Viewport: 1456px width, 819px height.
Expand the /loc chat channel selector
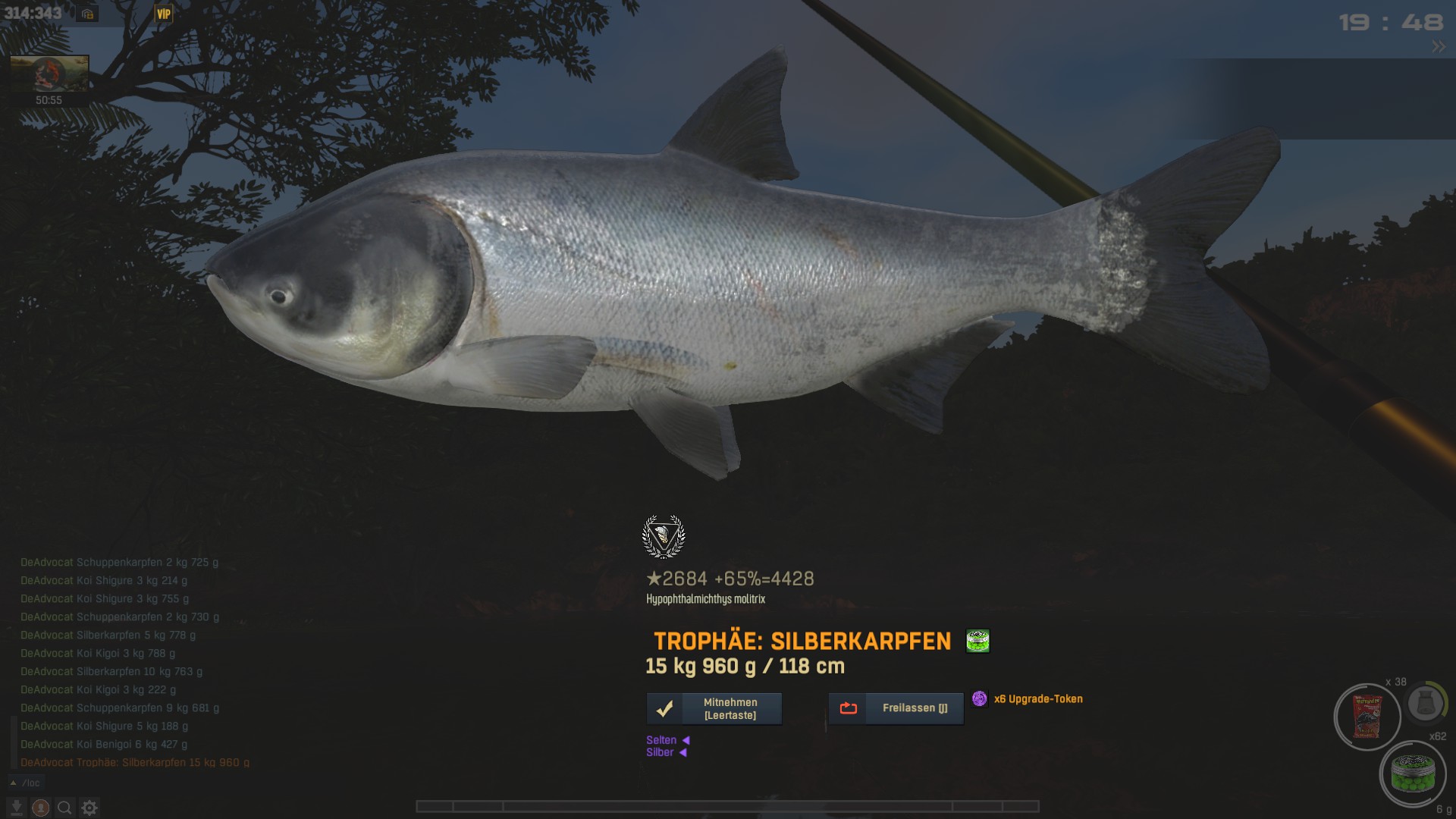(26, 783)
